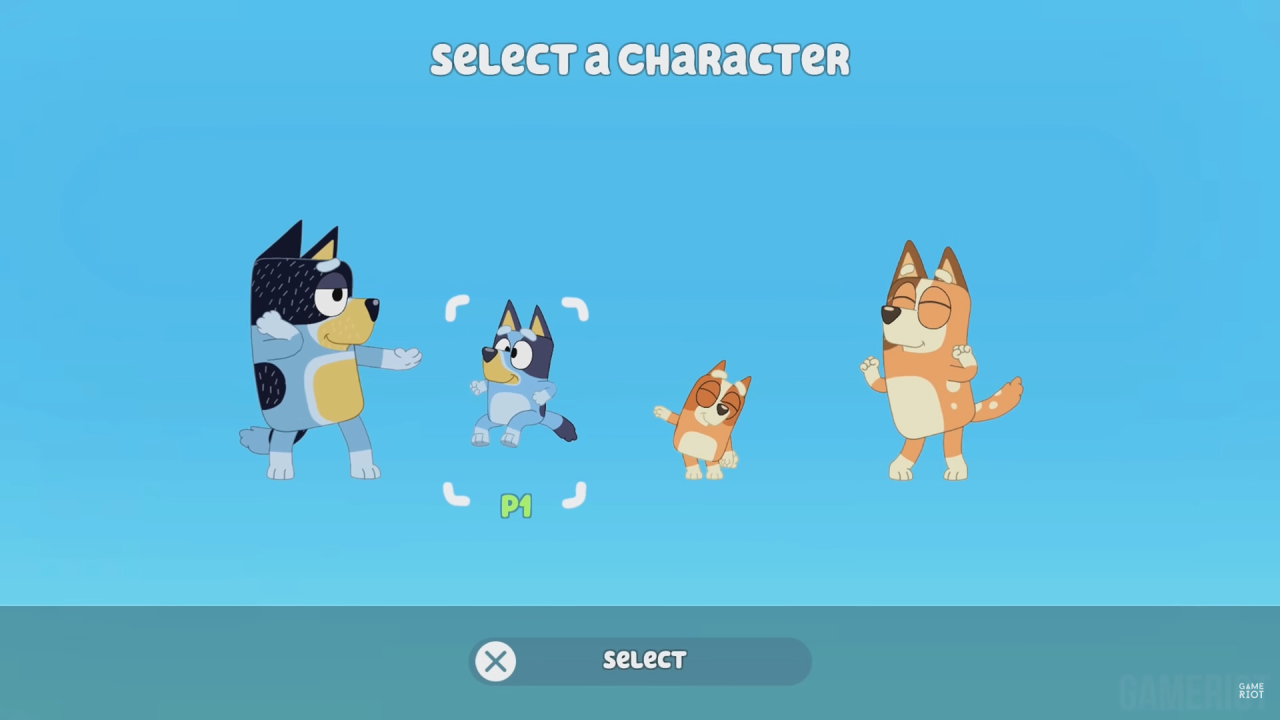The height and width of the screenshot is (720, 1280).
Task: Click the P1 player label
Action: click(x=516, y=507)
